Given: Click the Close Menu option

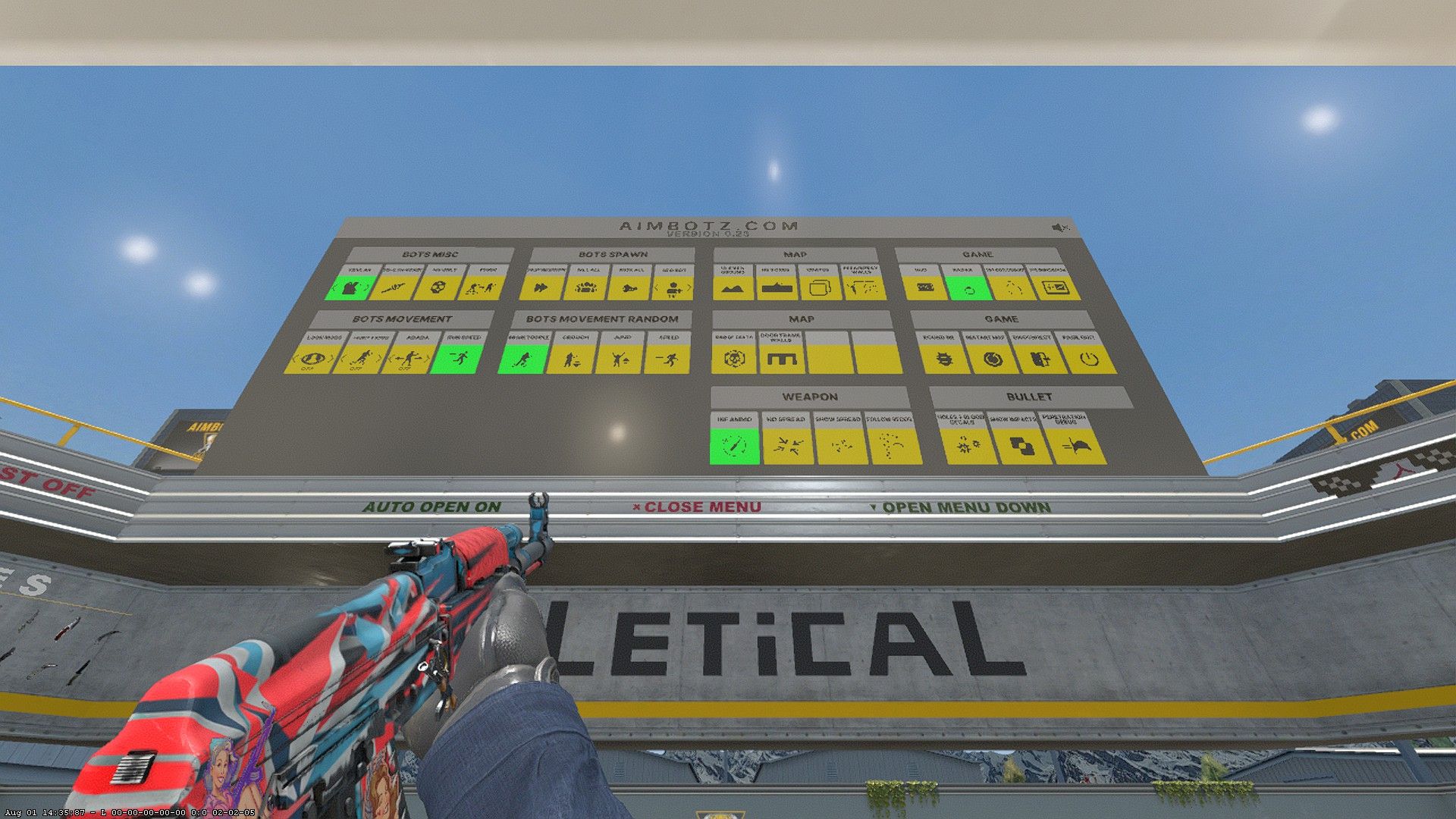Looking at the screenshot, I should (x=698, y=507).
